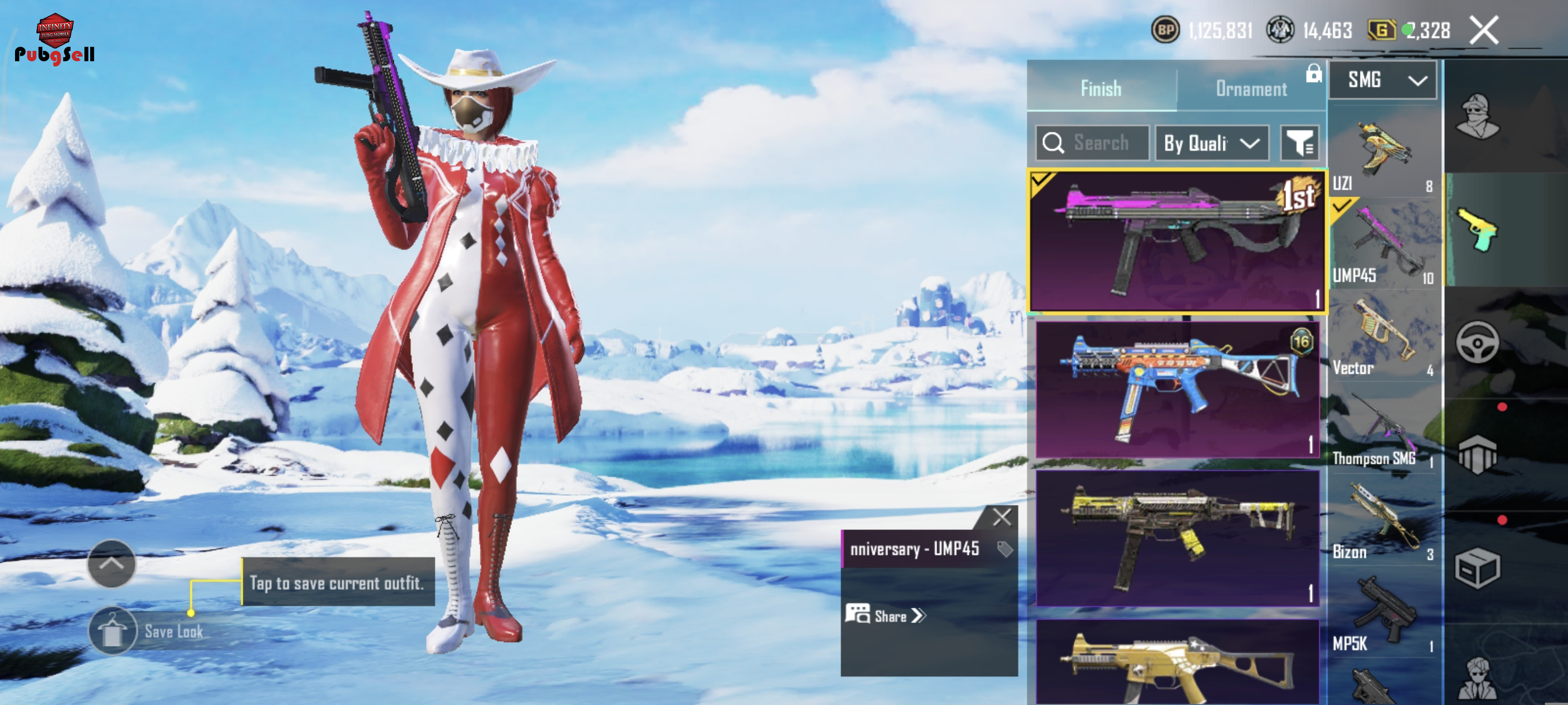Close the UMP45 skin info popup
This screenshot has height=705, width=1568.
(x=1001, y=517)
